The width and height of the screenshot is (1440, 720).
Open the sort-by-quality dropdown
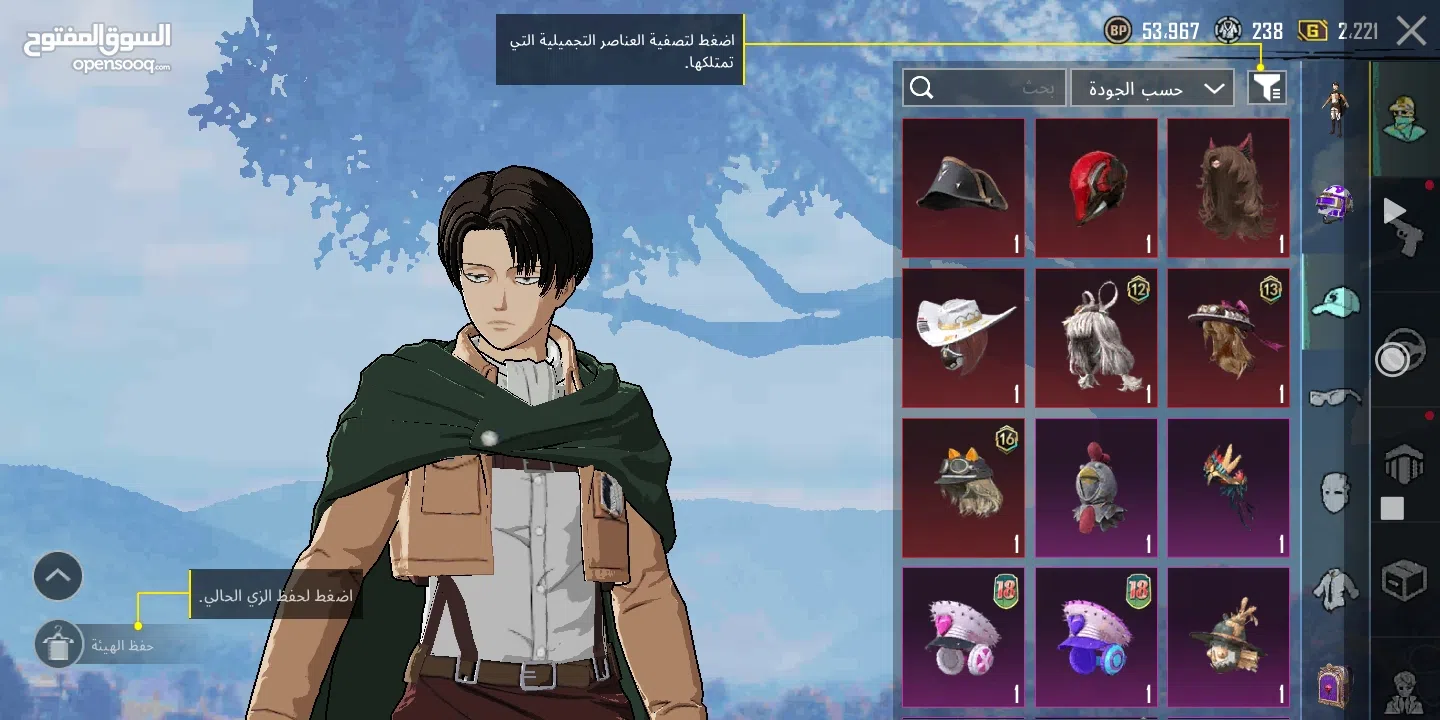1153,88
